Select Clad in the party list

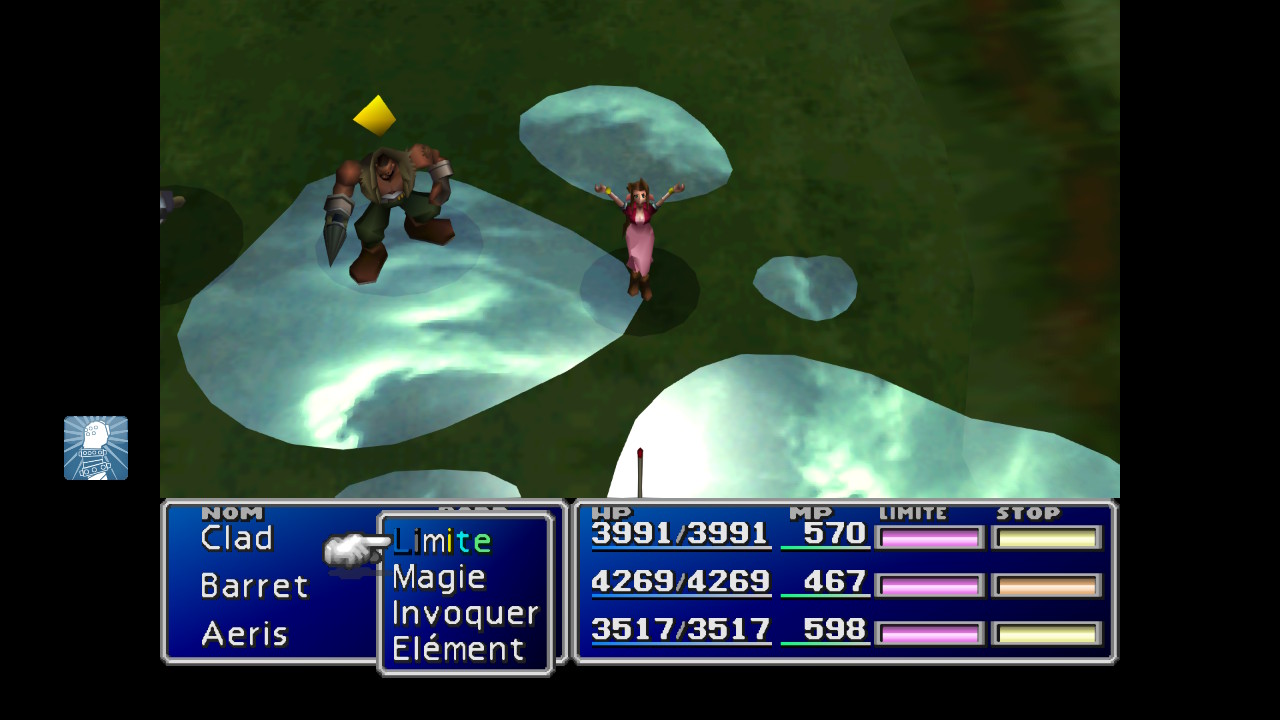(x=237, y=538)
